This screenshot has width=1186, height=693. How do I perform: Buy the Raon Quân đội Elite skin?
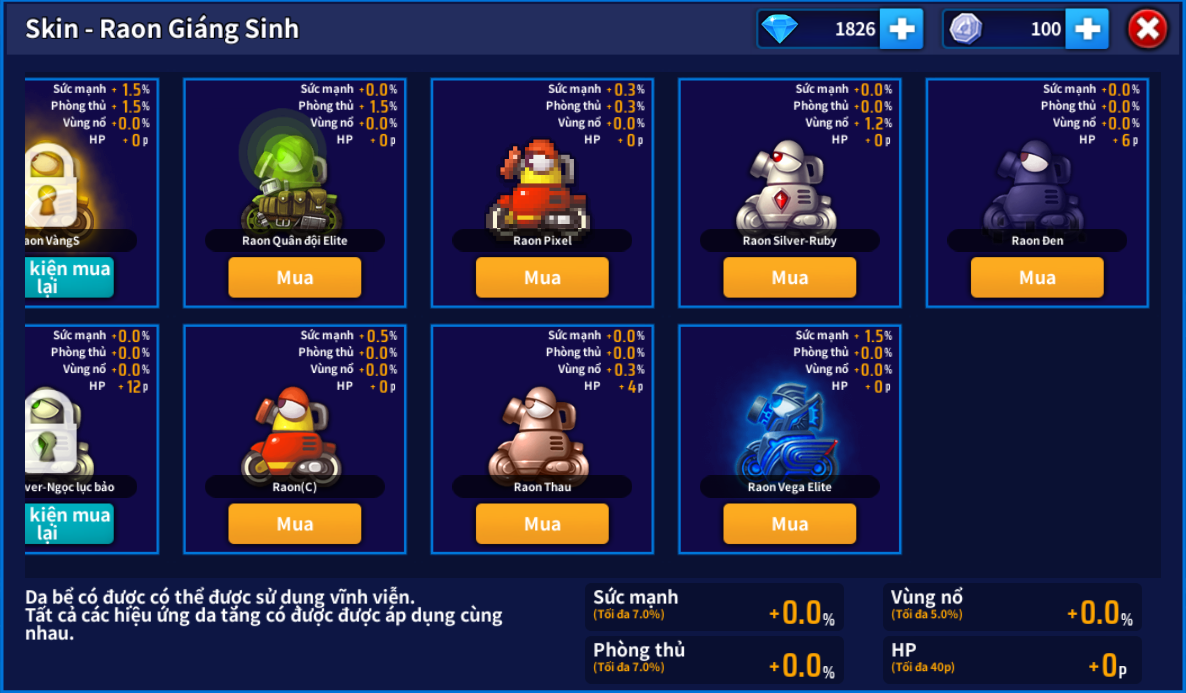pyautogui.click(x=294, y=277)
